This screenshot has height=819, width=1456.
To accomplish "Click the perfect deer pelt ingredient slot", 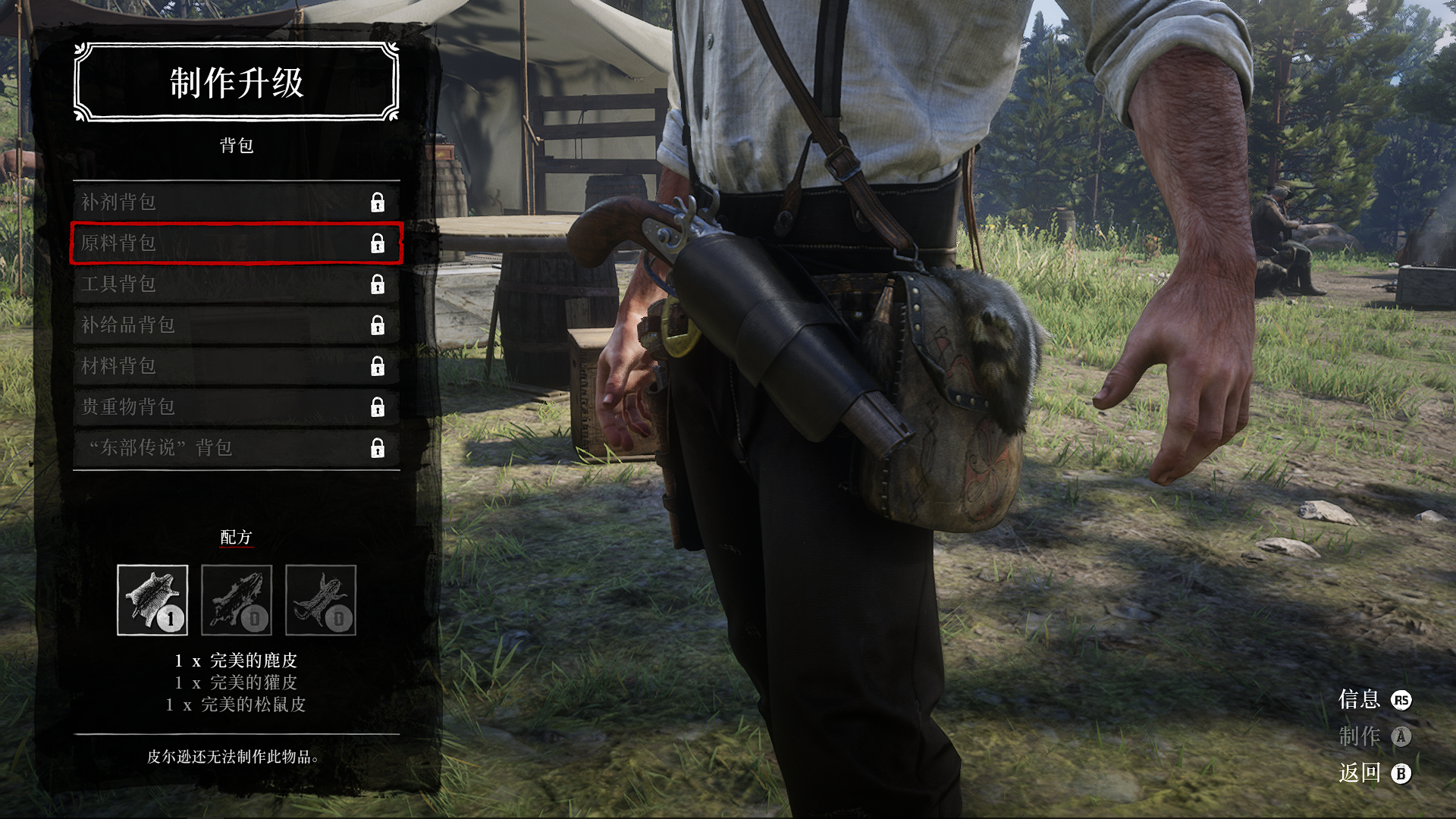I will tap(152, 600).
